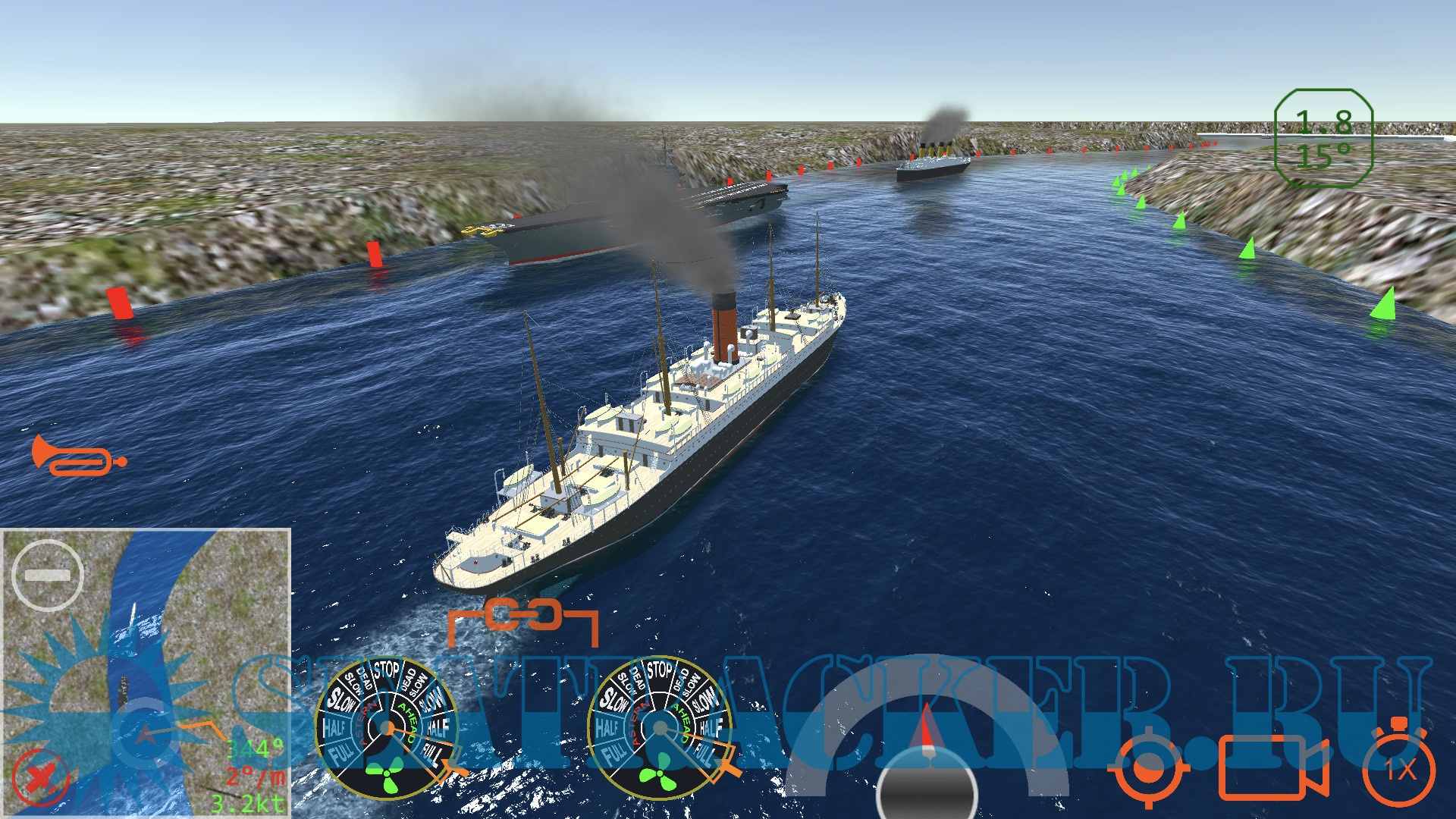Switch camera view with the camera icon
The image size is (1456, 819).
coord(1272,768)
